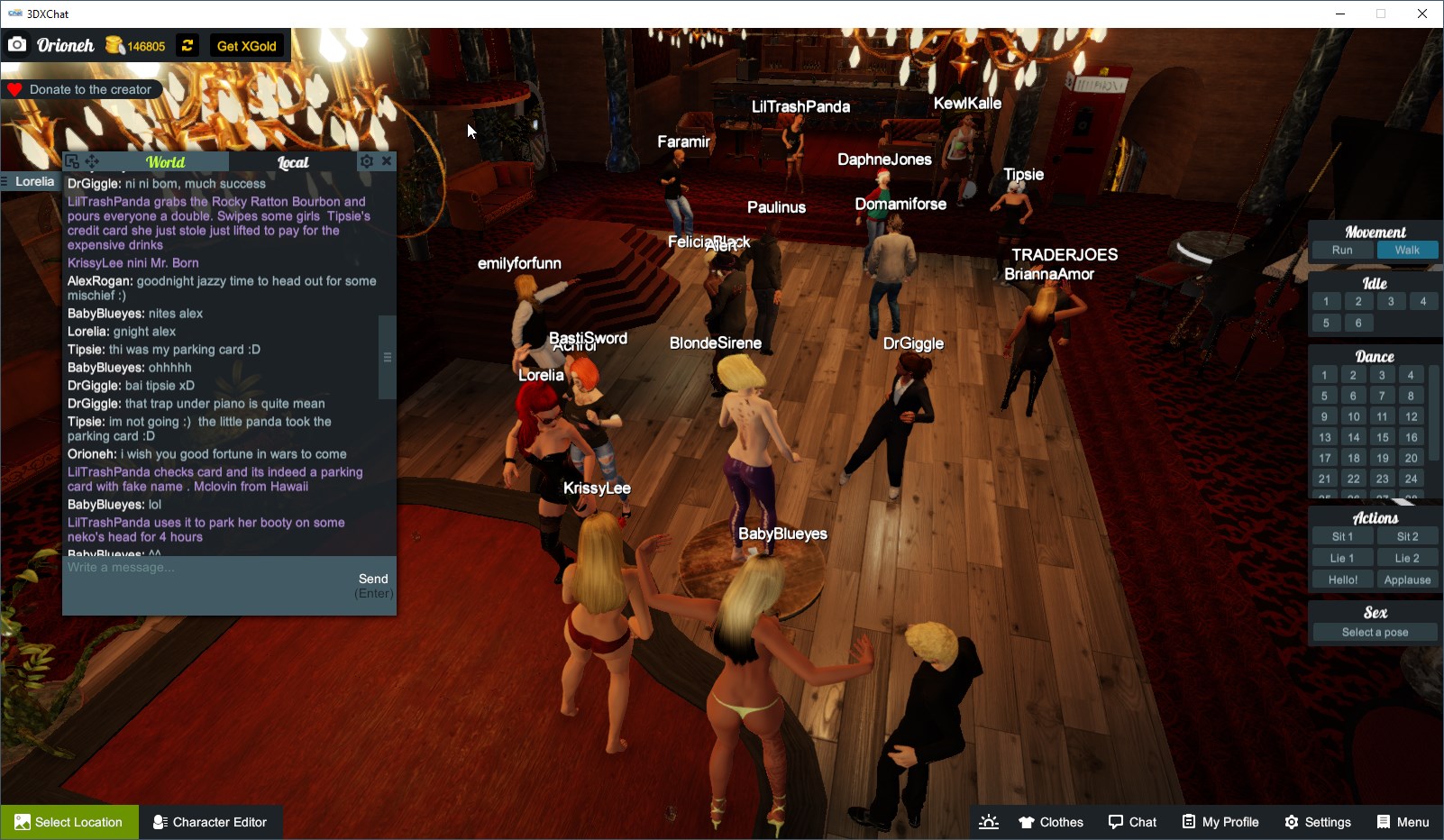Click Donate to the creator
This screenshot has width=1444, height=840.
tap(82, 88)
